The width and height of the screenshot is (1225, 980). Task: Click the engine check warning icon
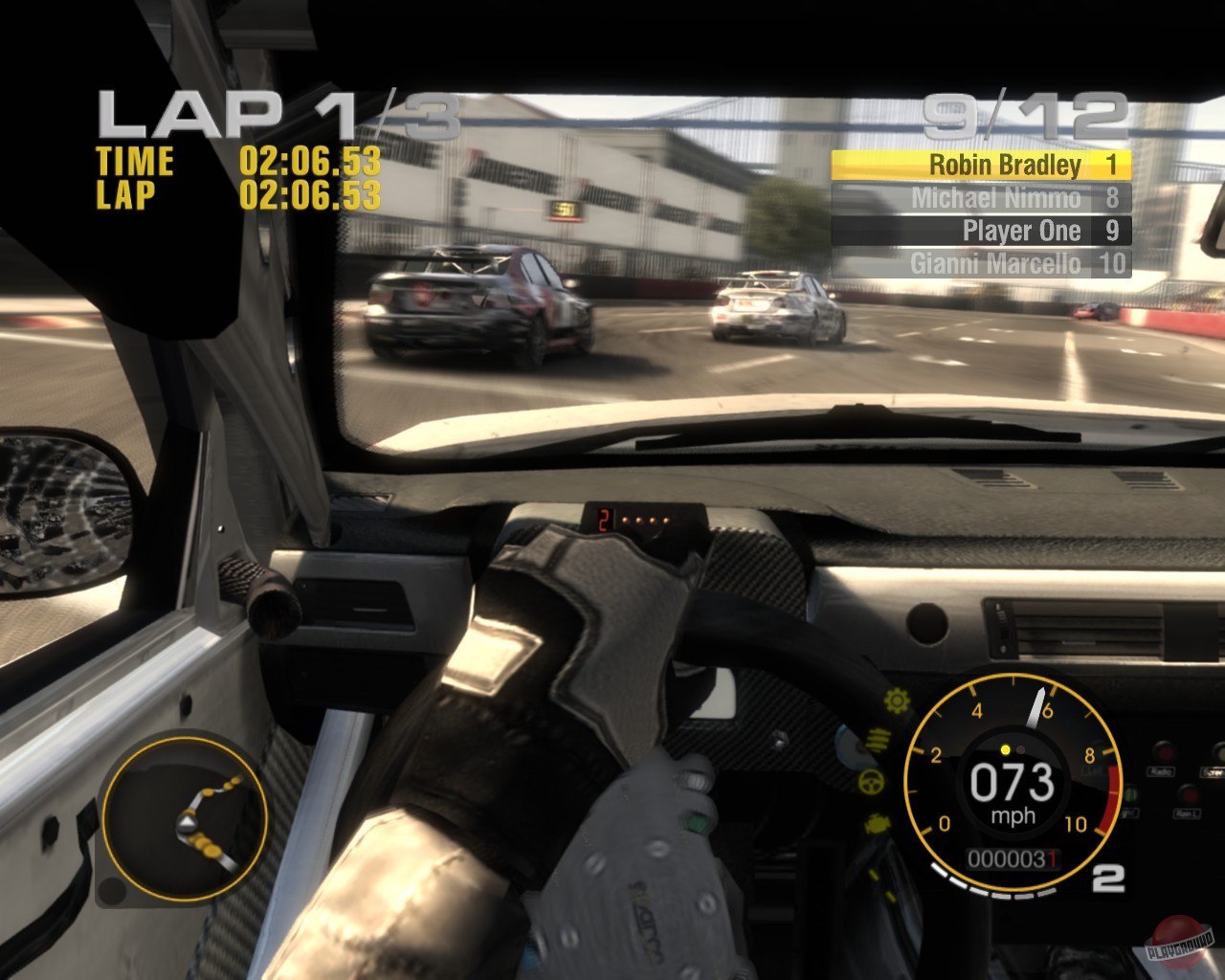tap(878, 822)
